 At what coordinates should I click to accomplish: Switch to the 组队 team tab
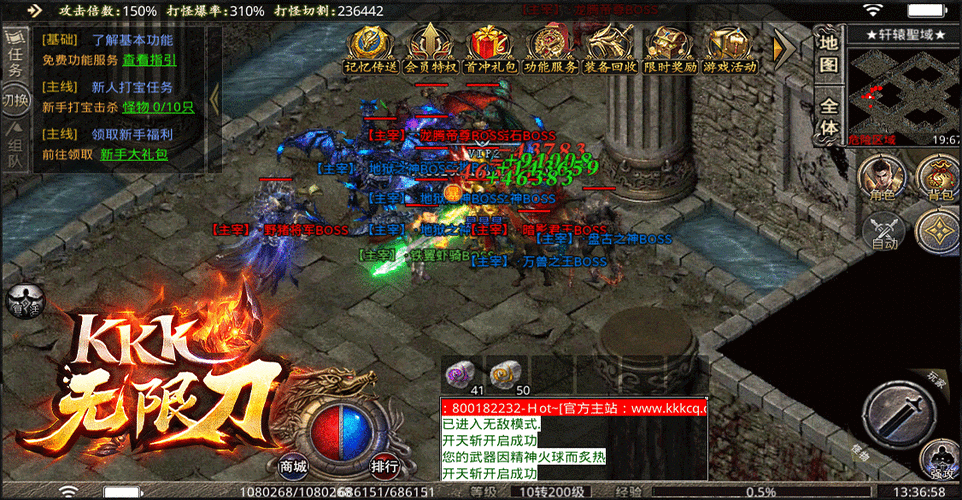pyautogui.click(x=16, y=146)
